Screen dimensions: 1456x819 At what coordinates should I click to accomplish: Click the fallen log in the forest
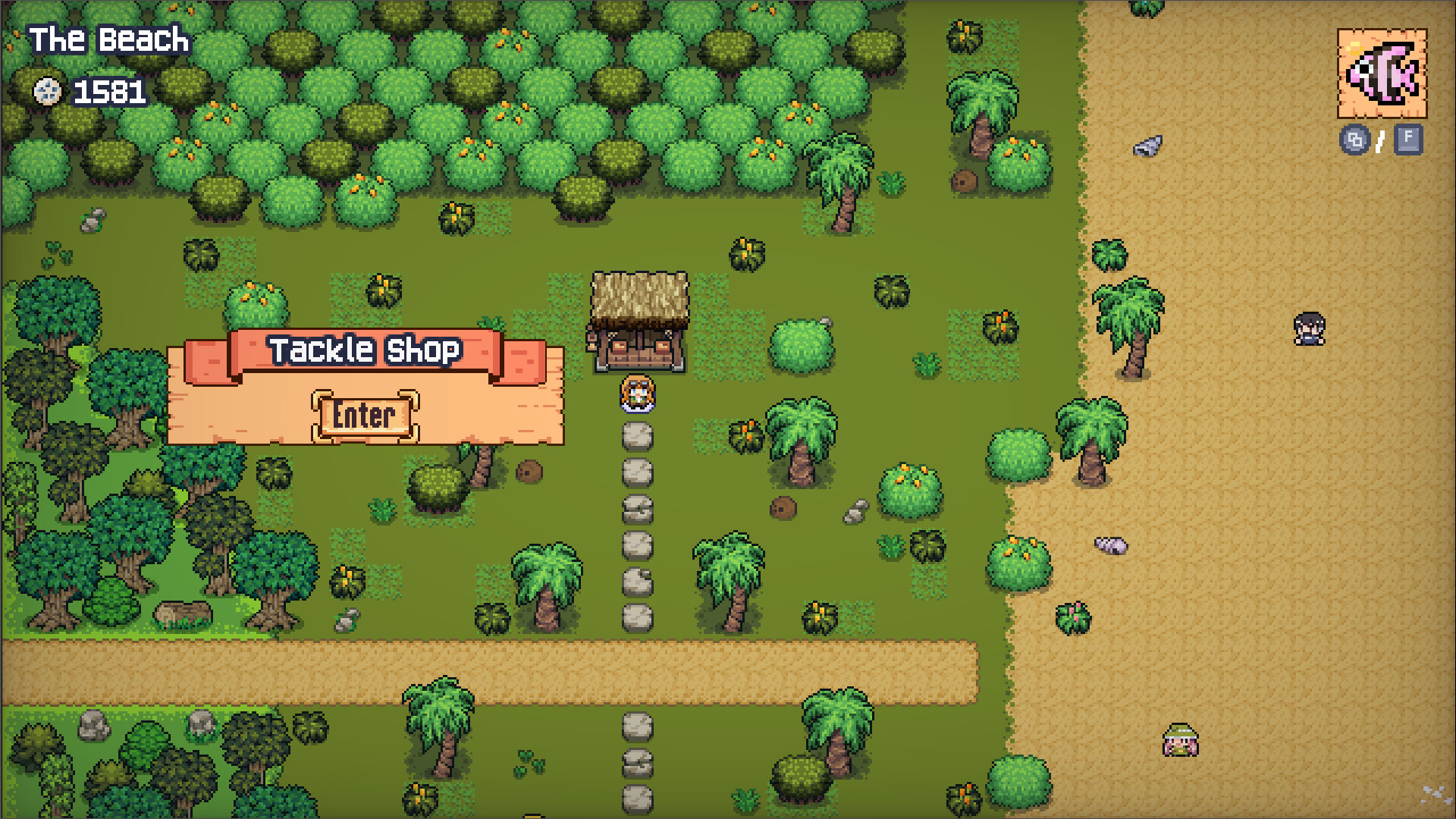pyautogui.click(x=184, y=613)
